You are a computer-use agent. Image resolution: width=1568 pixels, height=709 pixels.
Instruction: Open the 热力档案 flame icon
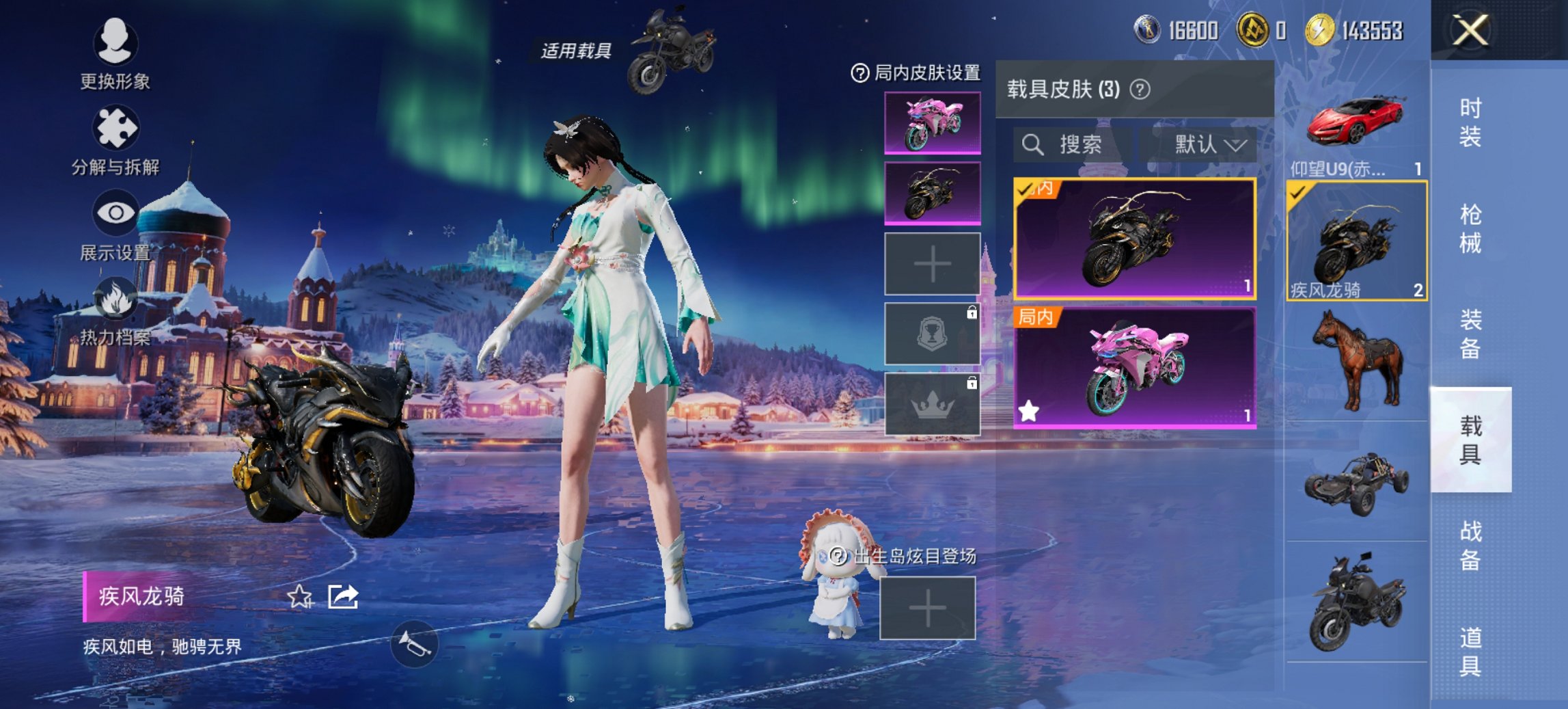[114, 299]
